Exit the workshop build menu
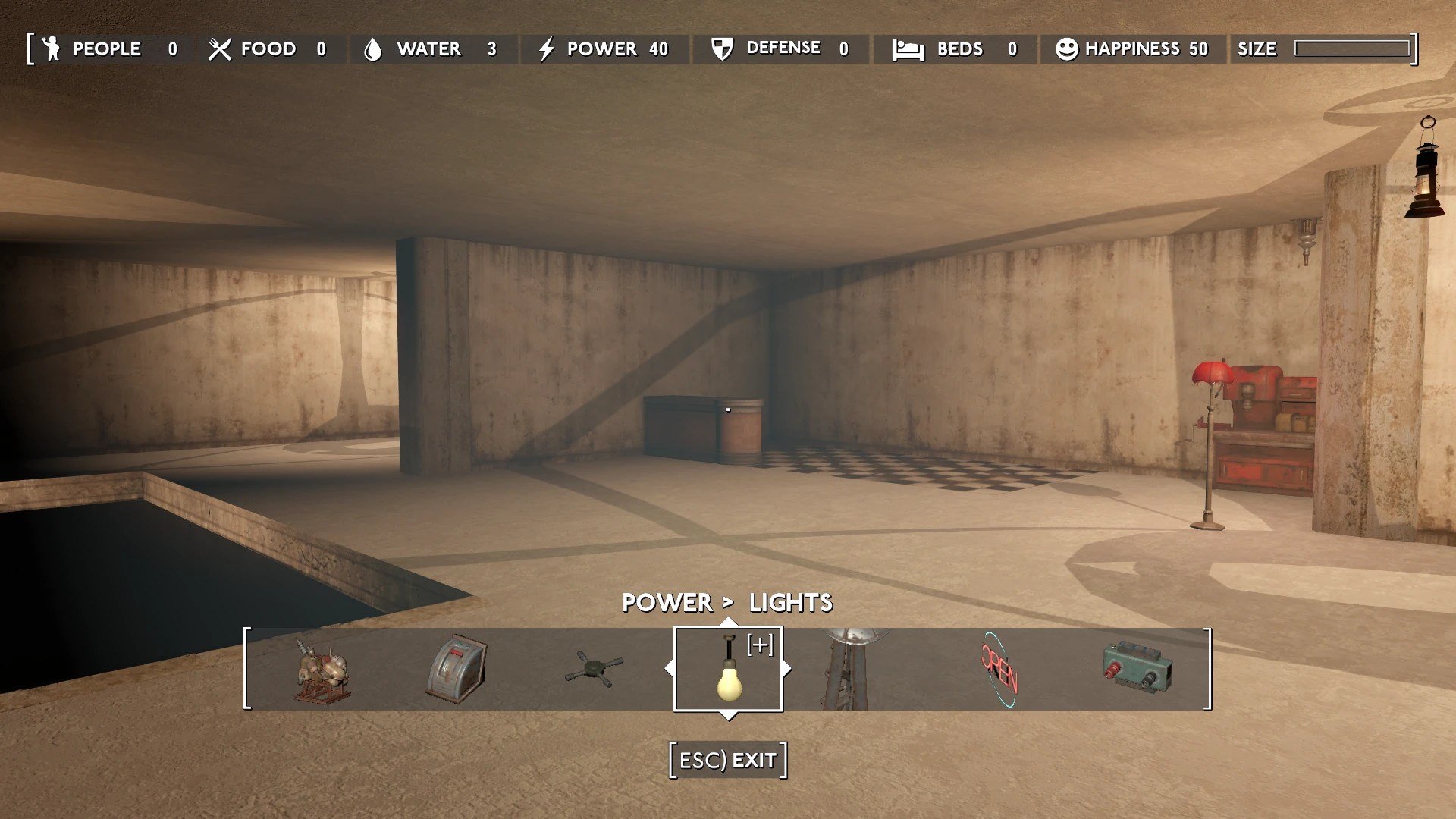 pos(728,760)
